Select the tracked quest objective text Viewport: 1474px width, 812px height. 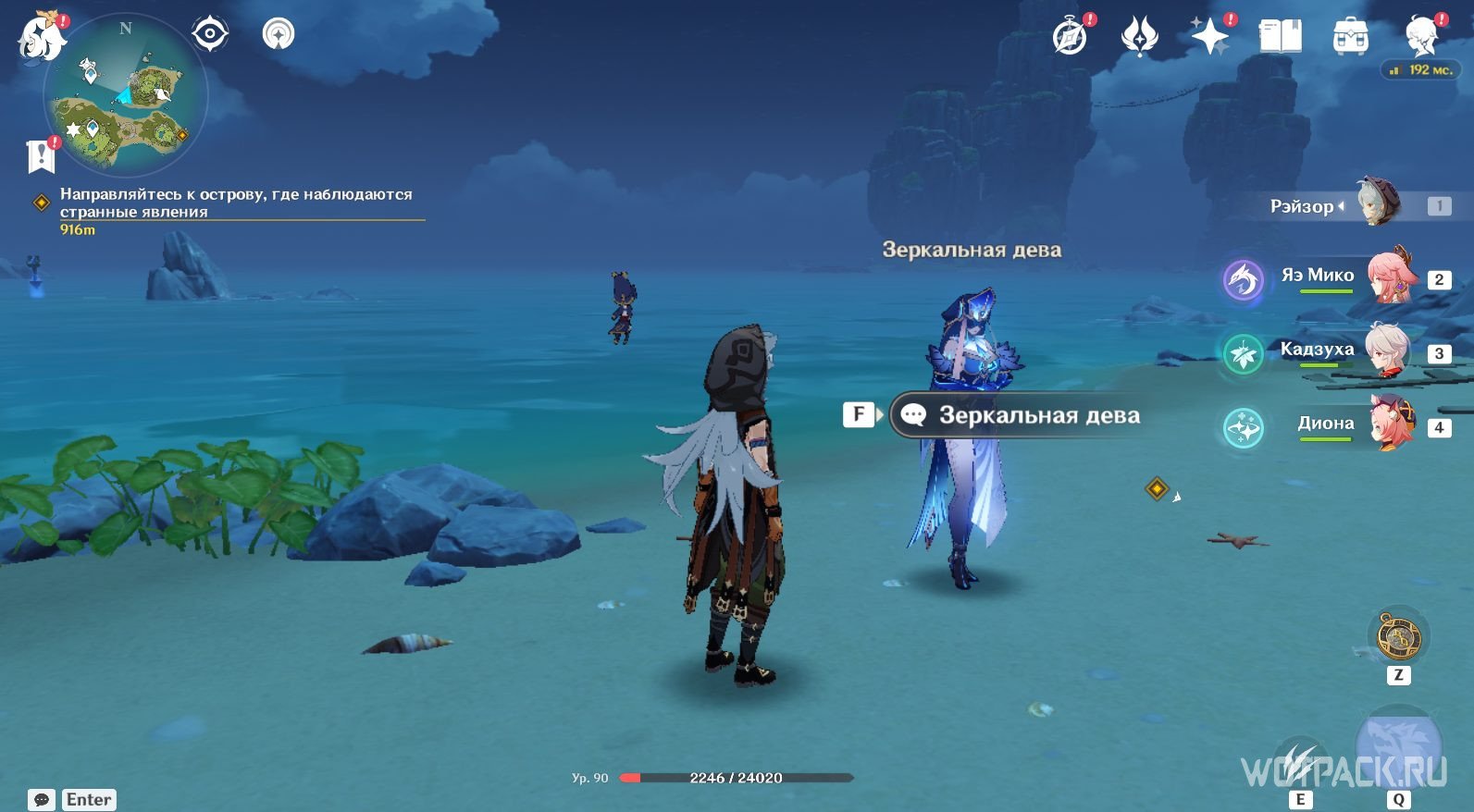[x=236, y=203]
